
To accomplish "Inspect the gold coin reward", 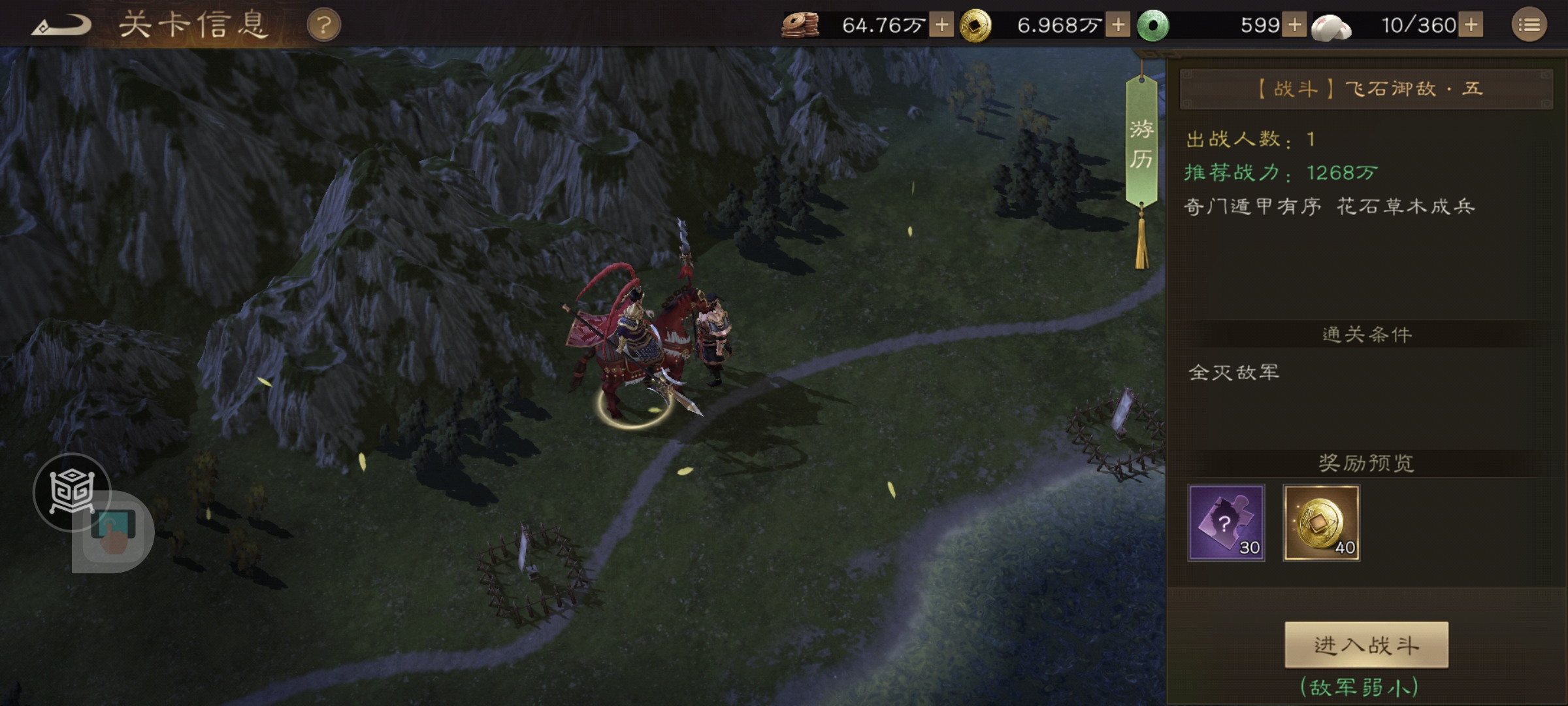I will [x=1321, y=522].
